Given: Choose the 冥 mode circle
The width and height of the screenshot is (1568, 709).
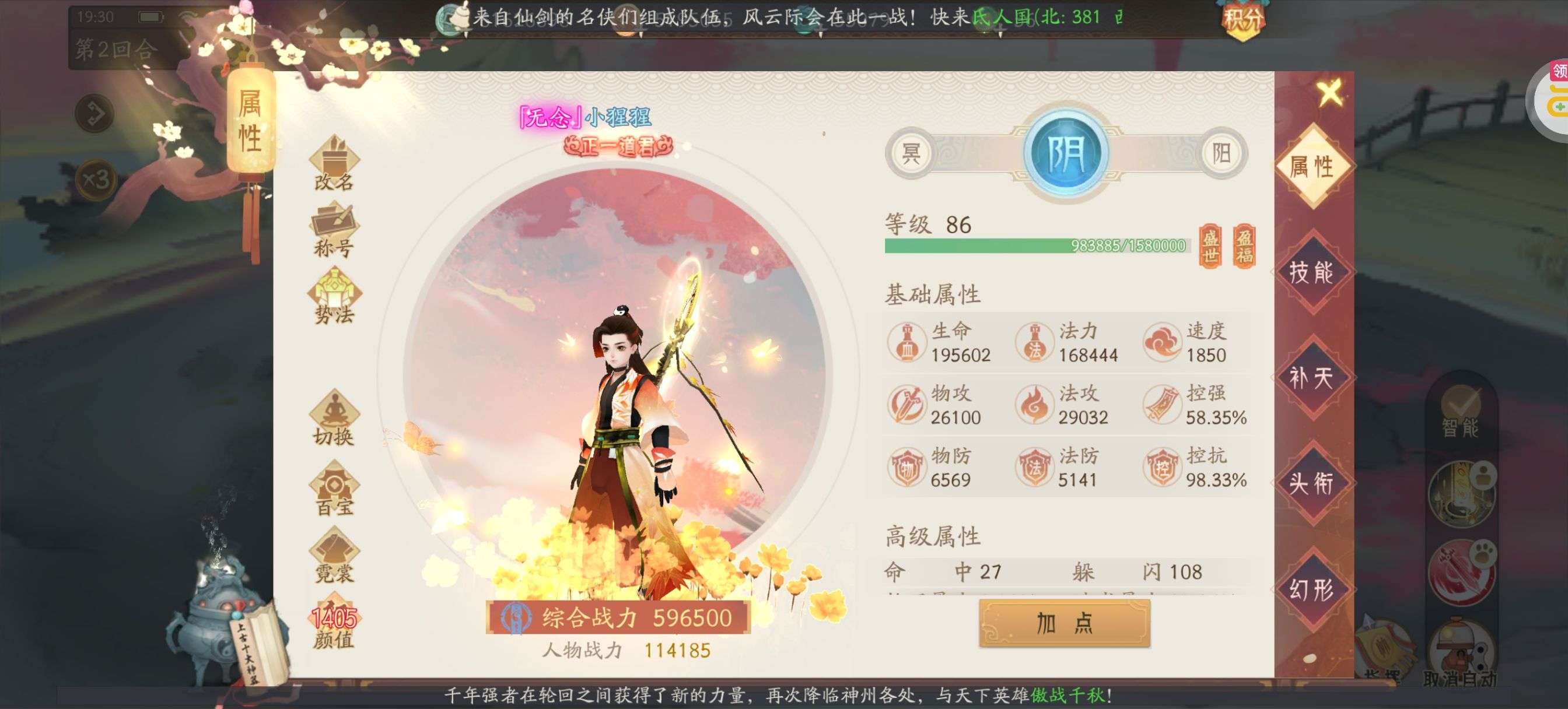Looking at the screenshot, I should 911,153.
